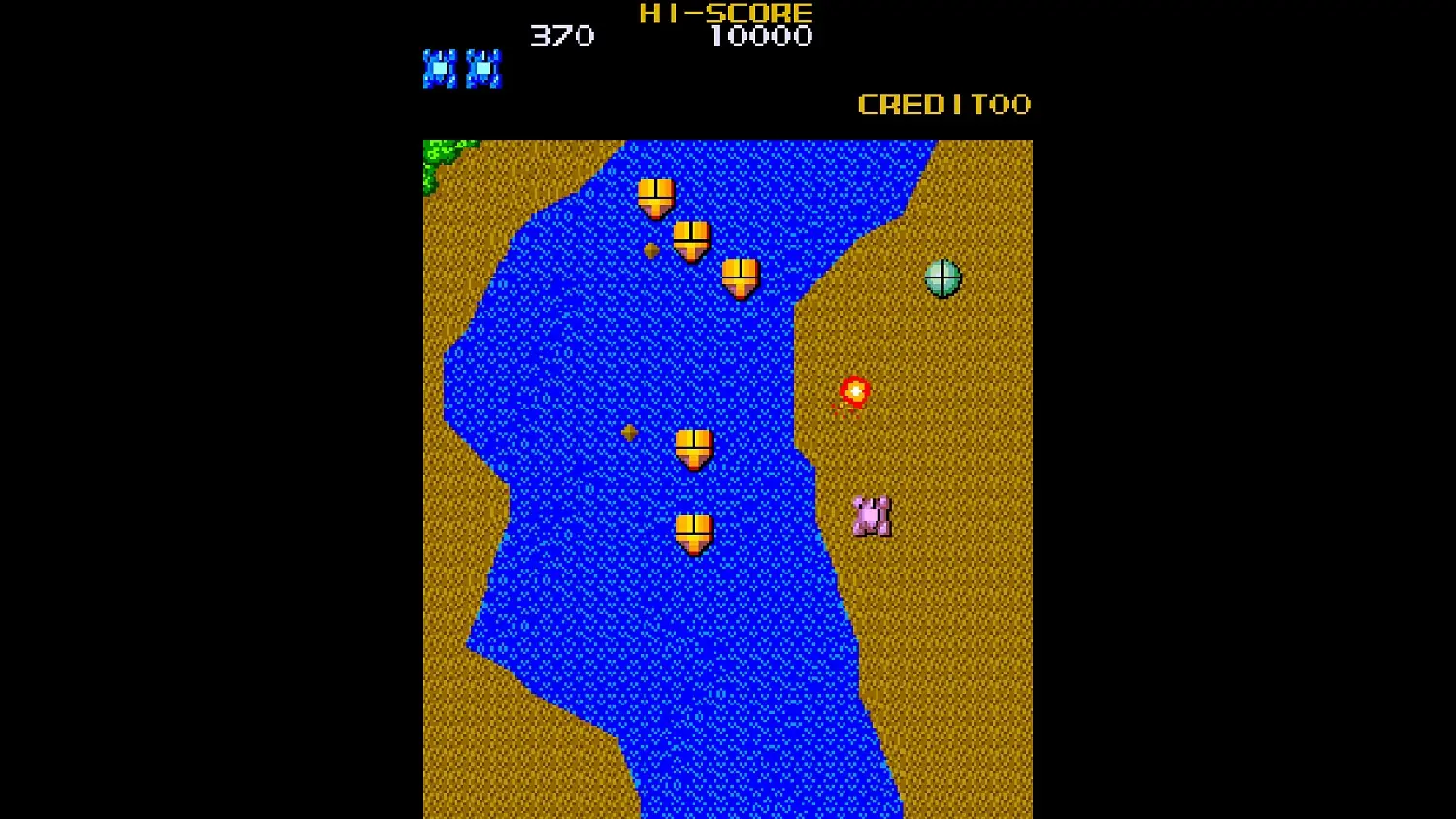The height and width of the screenshot is (819, 1456).
Task: Click the first blue ship life icon
Action: point(440,67)
